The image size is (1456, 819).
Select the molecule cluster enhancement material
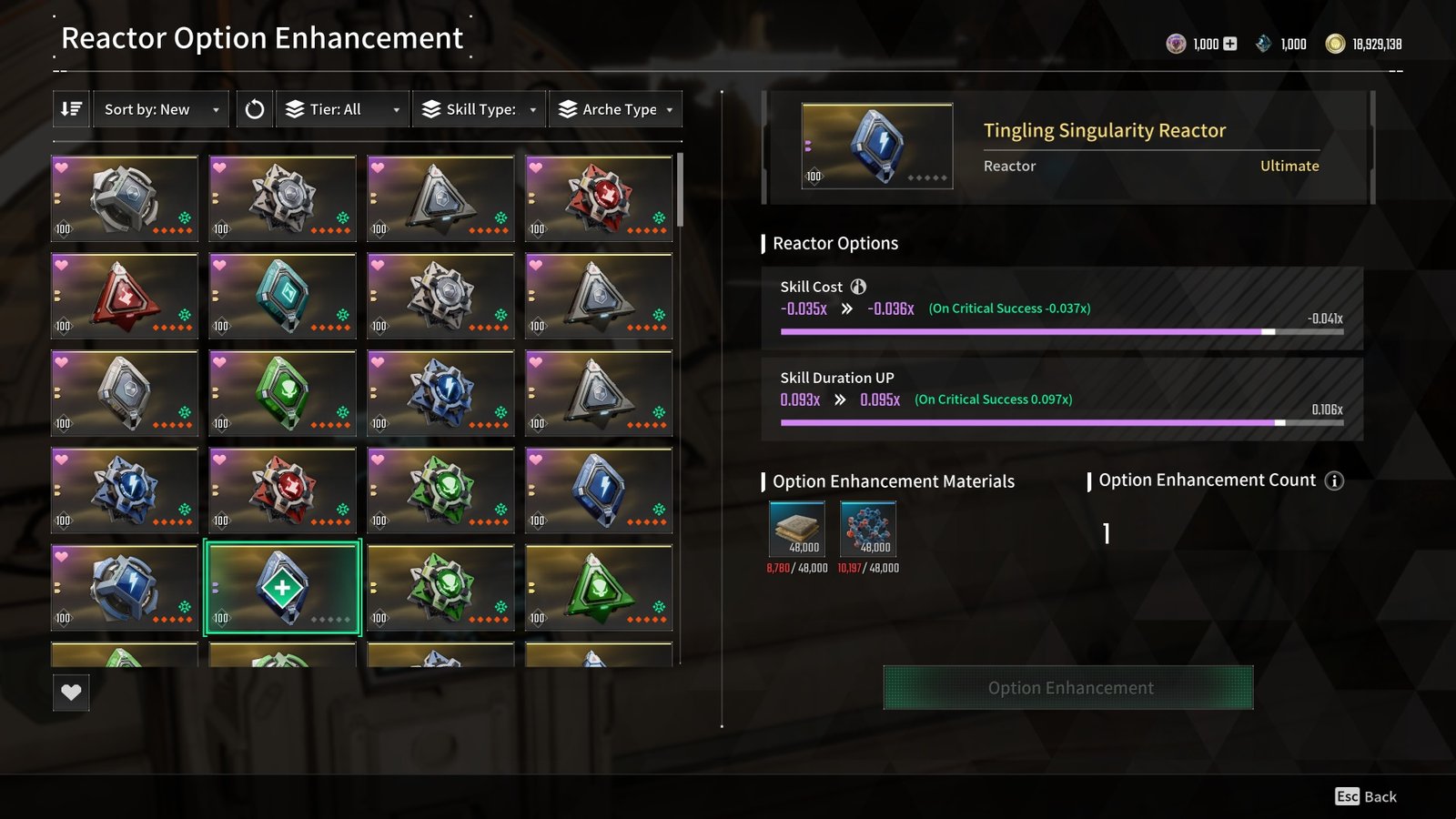coord(868,529)
